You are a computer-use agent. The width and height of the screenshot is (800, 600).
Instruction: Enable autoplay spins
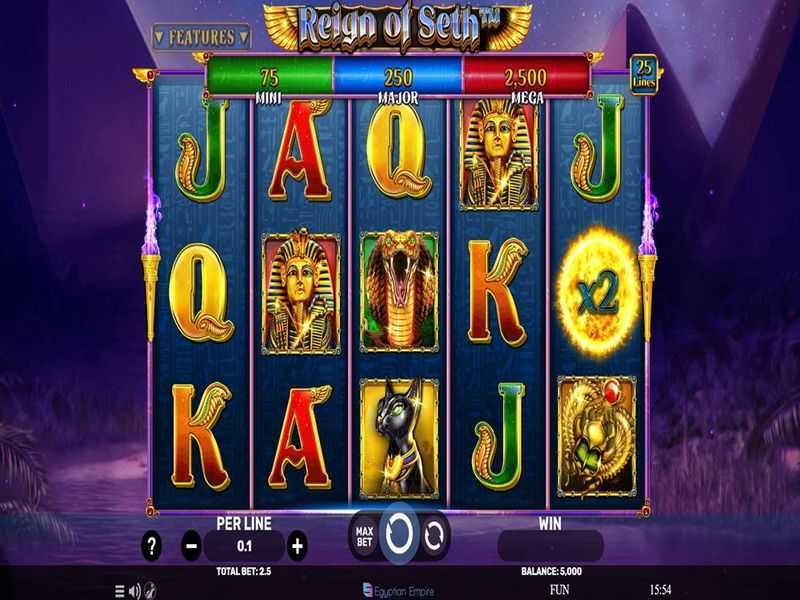[434, 536]
